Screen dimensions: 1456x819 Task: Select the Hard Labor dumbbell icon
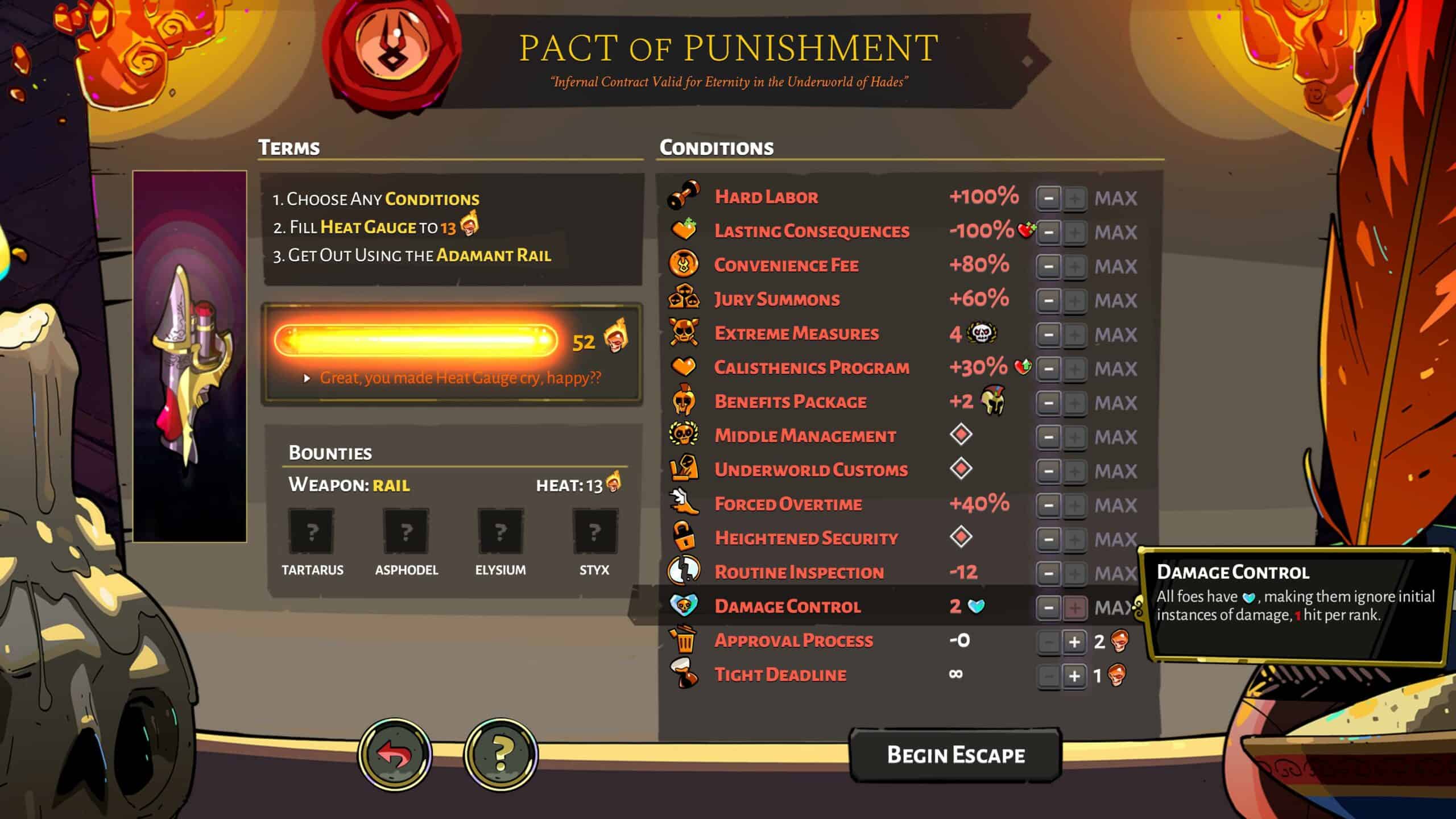pos(685,196)
